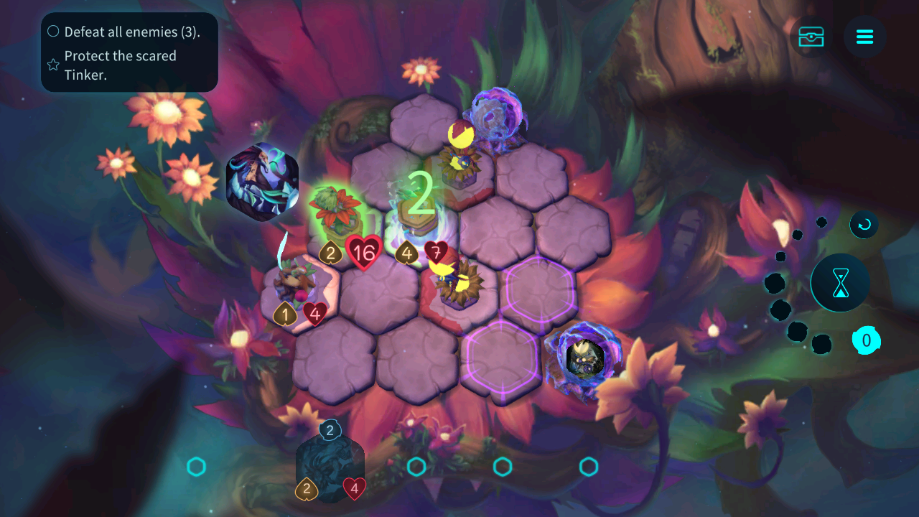Screen dimensions: 919x517
Task: Open the treasure chest rewards icon
Action: tap(811, 37)
